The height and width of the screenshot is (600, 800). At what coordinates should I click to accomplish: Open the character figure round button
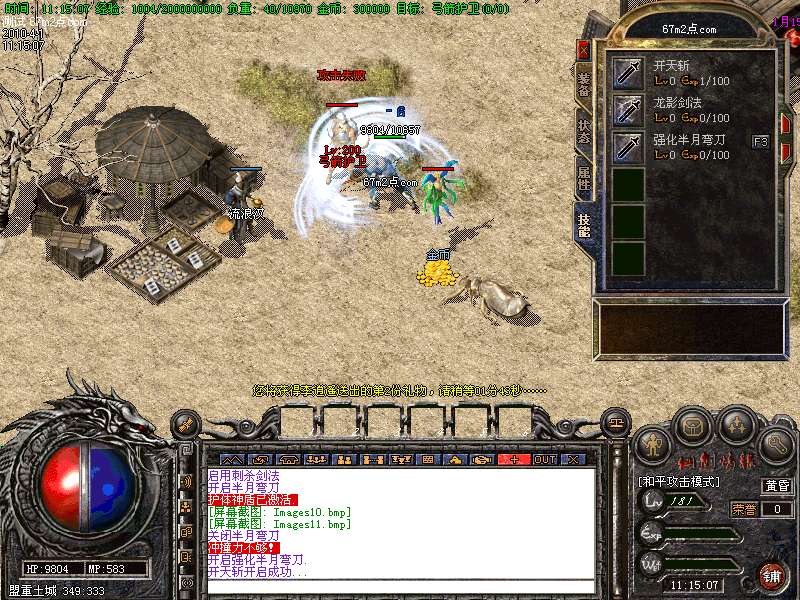point(653,443)
